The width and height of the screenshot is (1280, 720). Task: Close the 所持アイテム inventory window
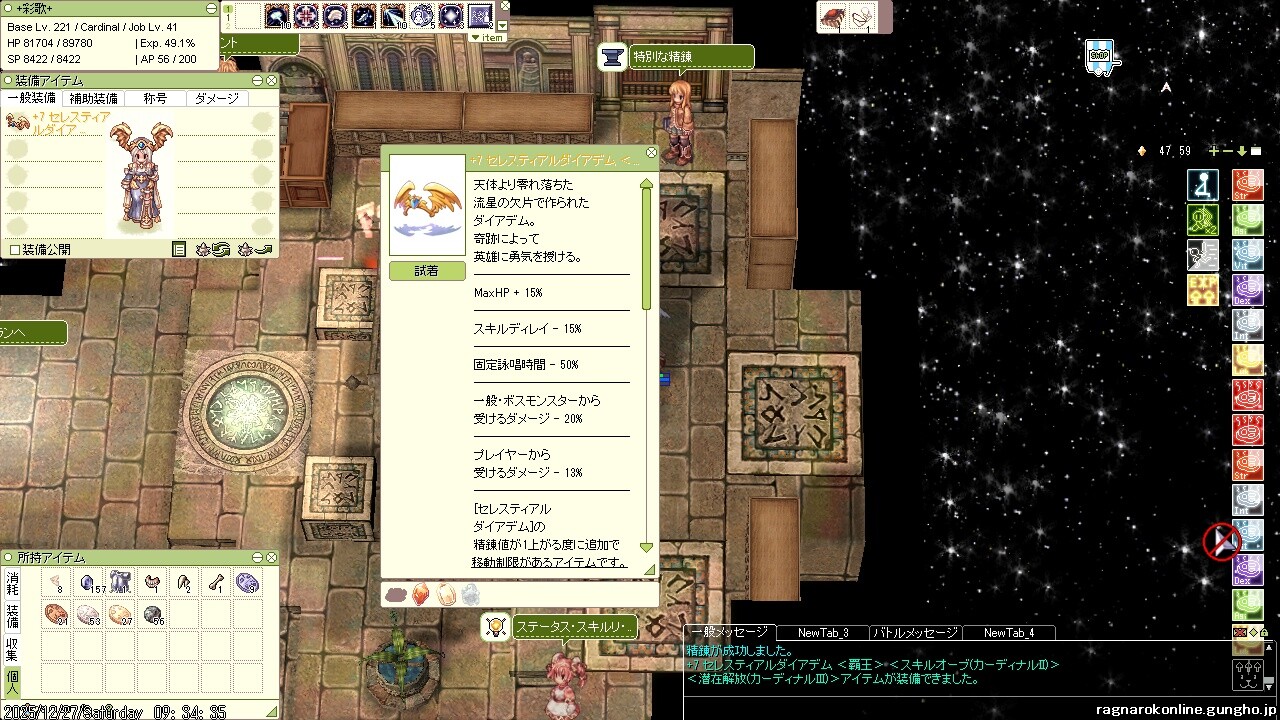tap(272, 557)
